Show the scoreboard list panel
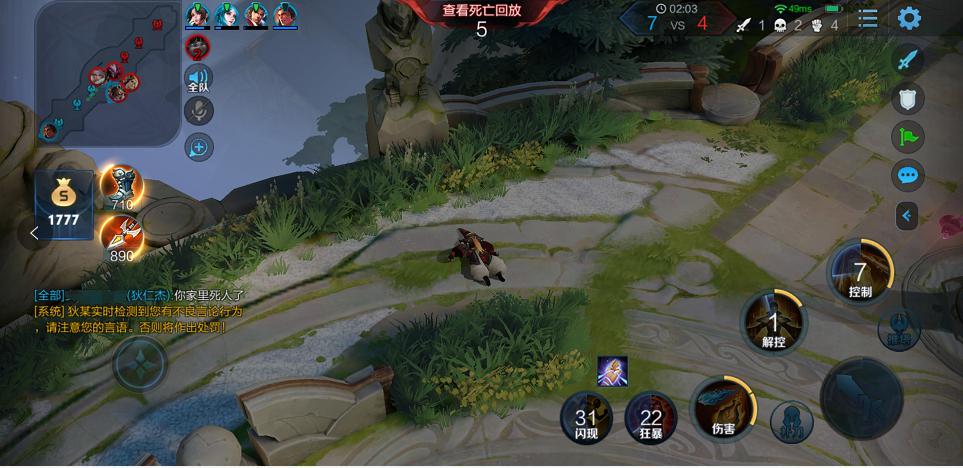 point(868,18)
